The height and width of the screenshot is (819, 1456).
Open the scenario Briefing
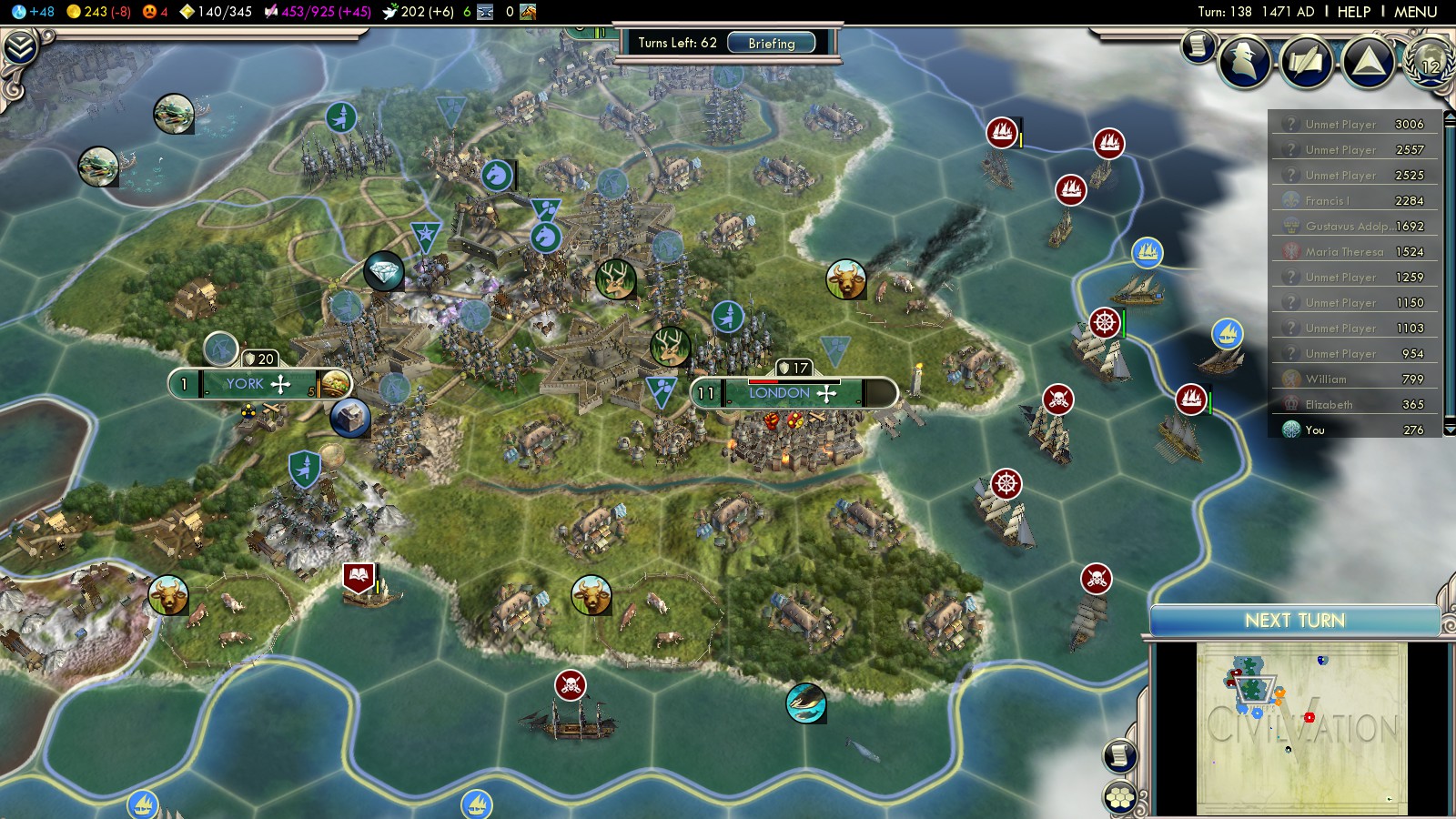click(771, 43)
